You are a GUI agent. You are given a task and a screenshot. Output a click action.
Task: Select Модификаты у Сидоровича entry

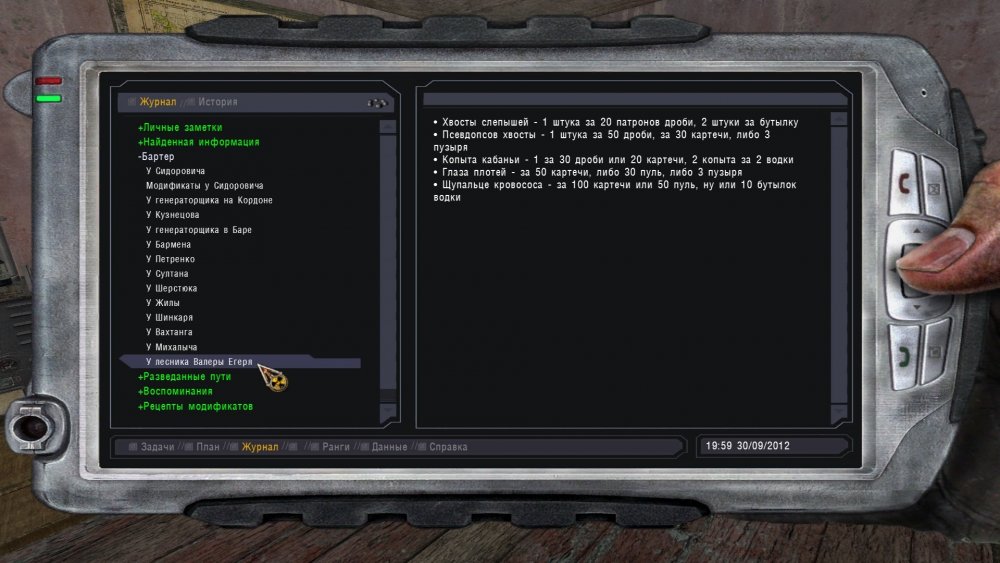coord(204,186)
